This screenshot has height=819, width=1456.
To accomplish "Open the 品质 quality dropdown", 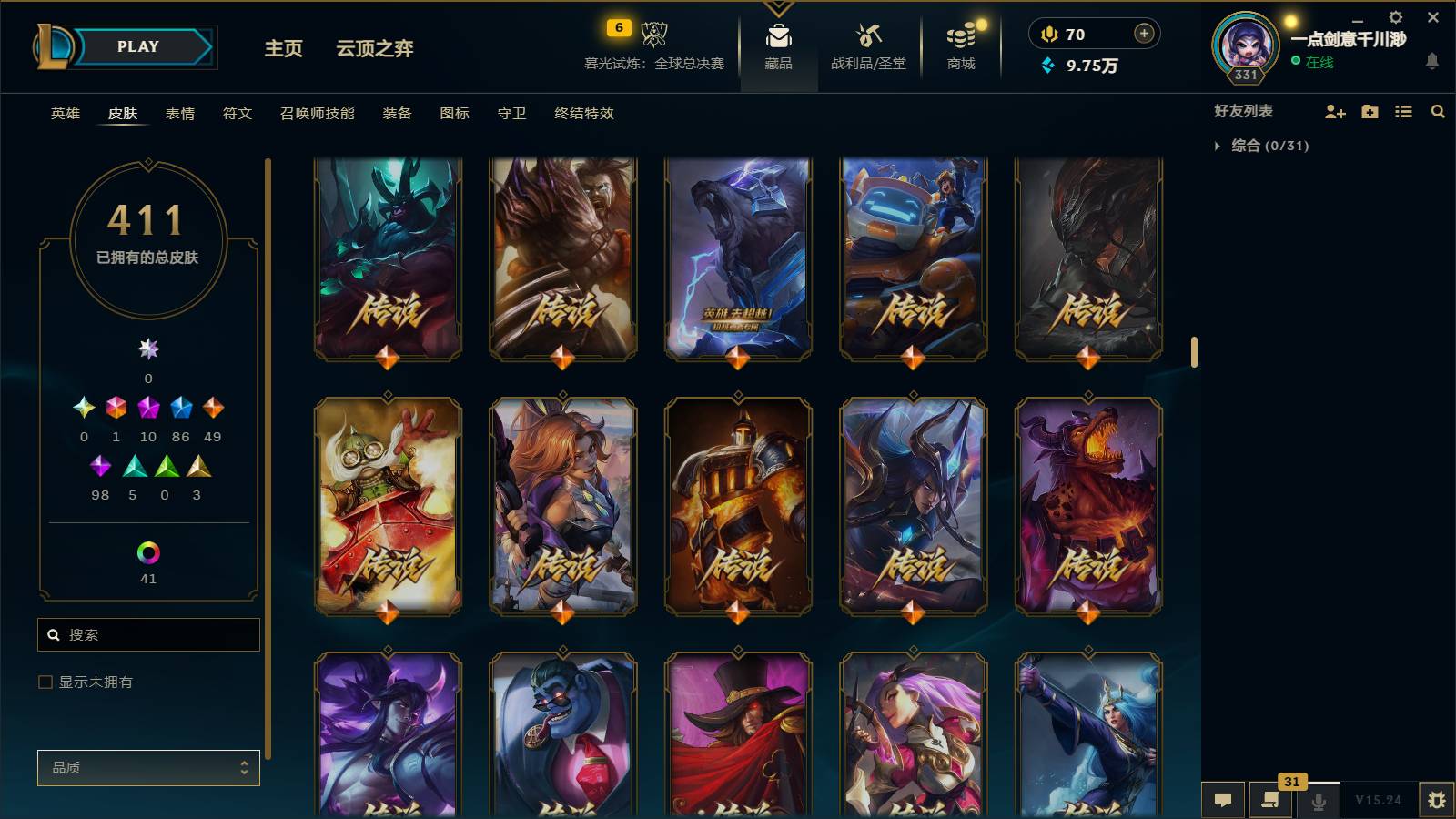I will [x=148, y=767].
